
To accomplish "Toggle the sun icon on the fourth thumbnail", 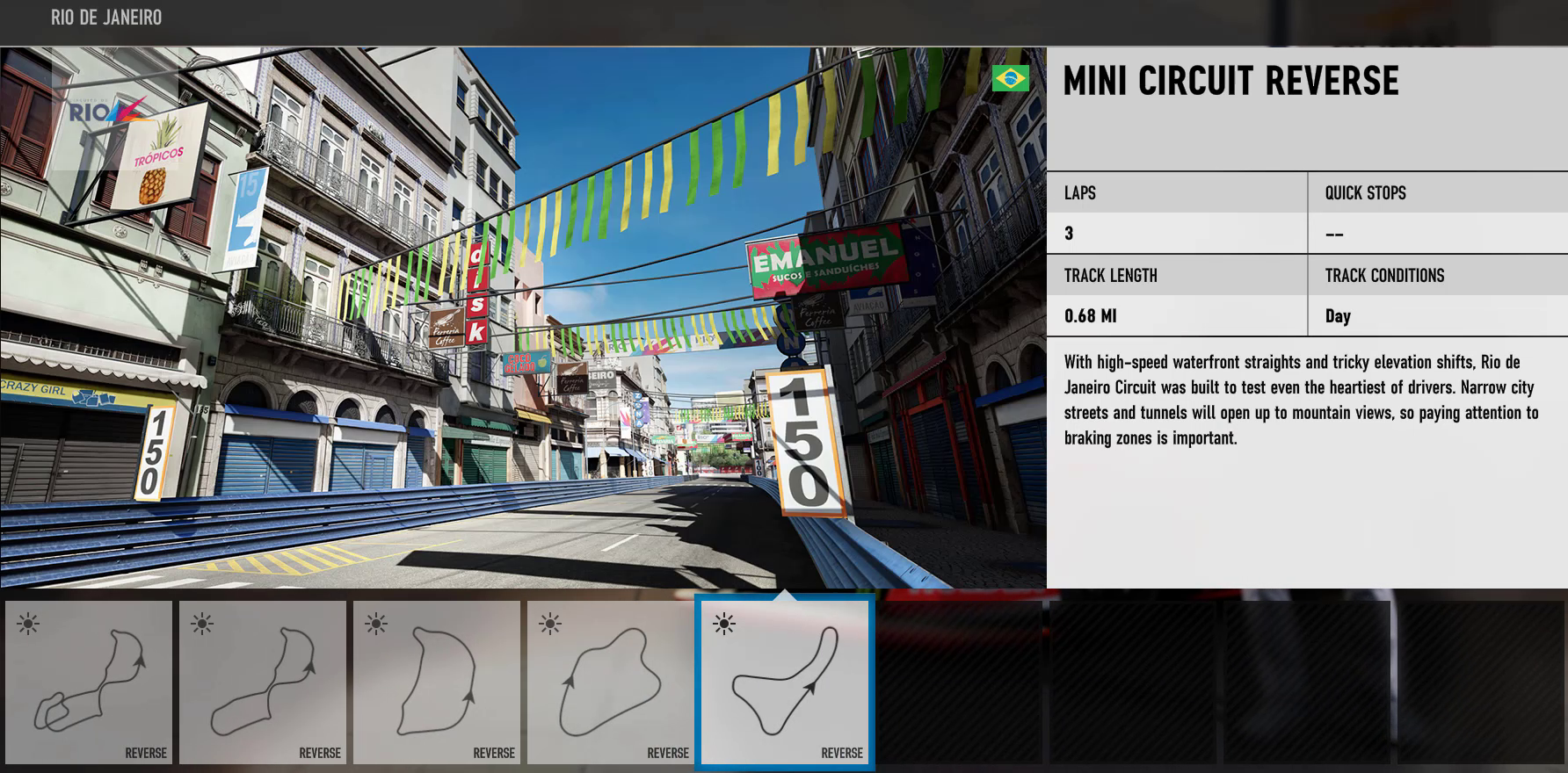I will [x=548, y=624].
